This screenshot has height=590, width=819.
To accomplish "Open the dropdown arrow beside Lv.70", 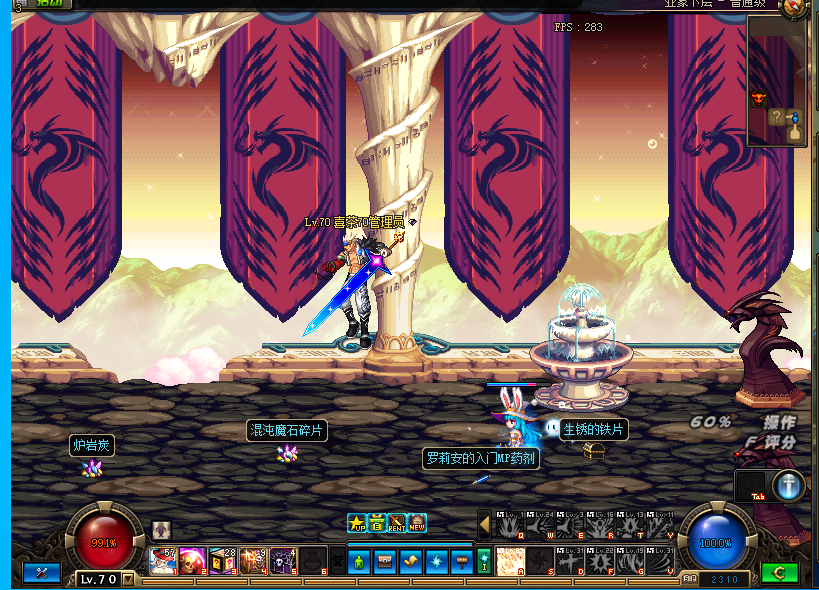I will pos(128,578).
